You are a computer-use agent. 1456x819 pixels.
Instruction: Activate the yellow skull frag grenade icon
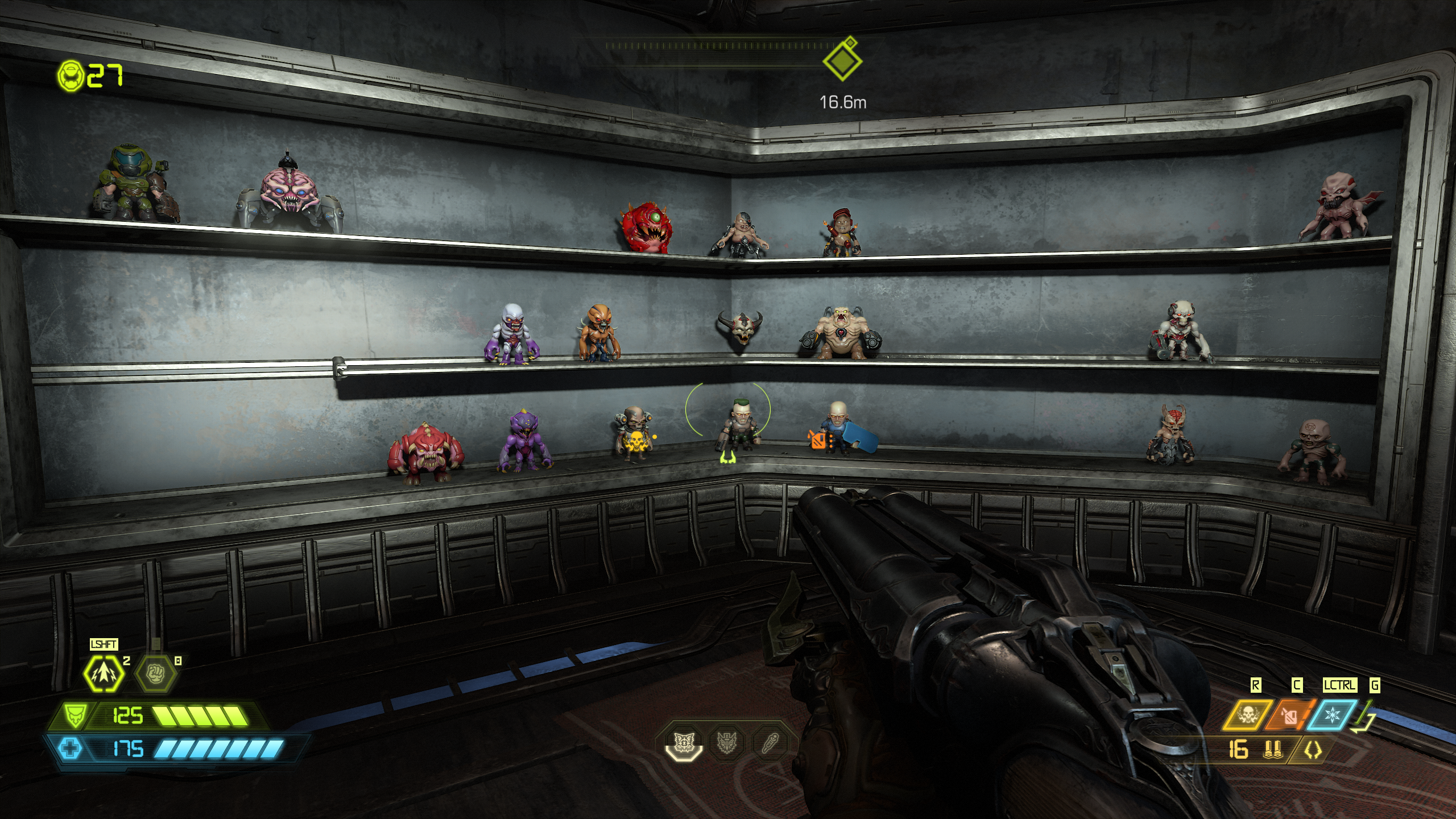pyautogui.click(x=1248, y=714)
